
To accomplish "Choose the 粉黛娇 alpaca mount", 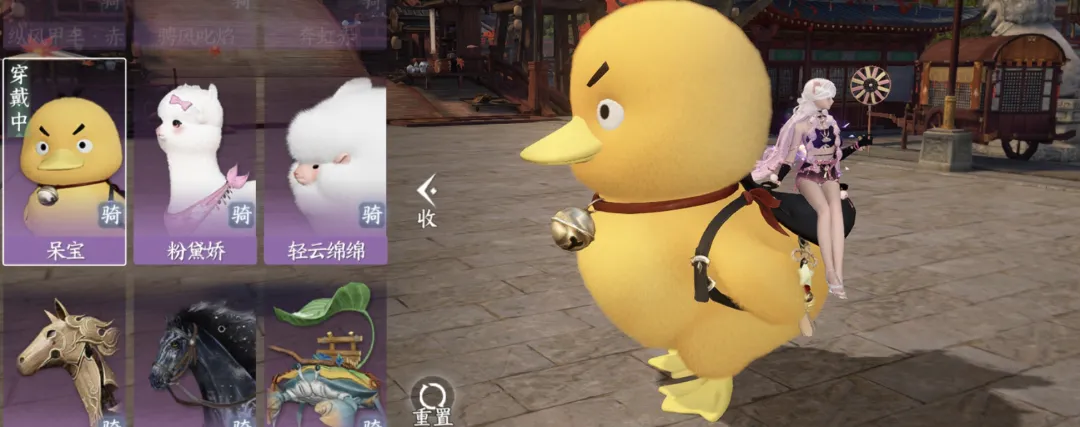I will [195, 160].
